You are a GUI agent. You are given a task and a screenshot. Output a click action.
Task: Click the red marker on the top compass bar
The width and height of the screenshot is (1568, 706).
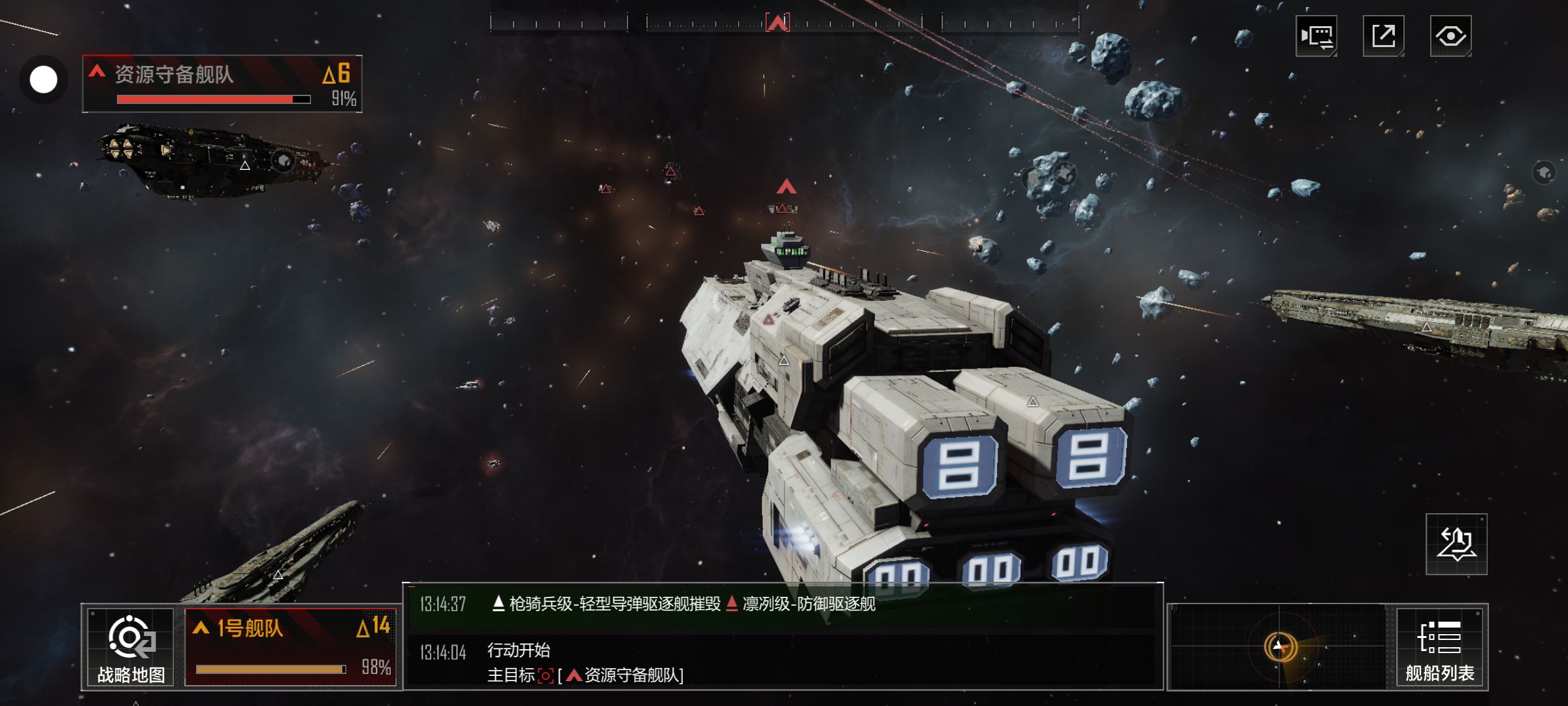[777, 24]
